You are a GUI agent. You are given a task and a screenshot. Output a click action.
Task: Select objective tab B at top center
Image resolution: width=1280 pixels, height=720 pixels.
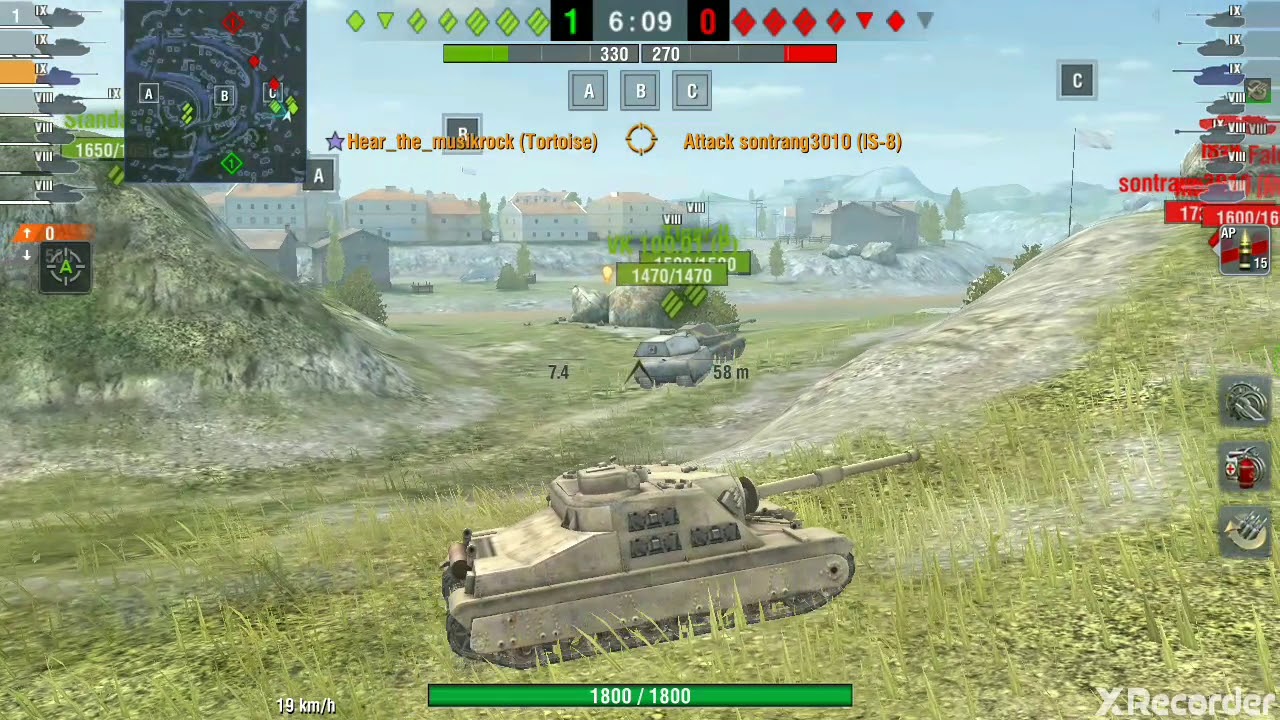[x=640, y=91]
